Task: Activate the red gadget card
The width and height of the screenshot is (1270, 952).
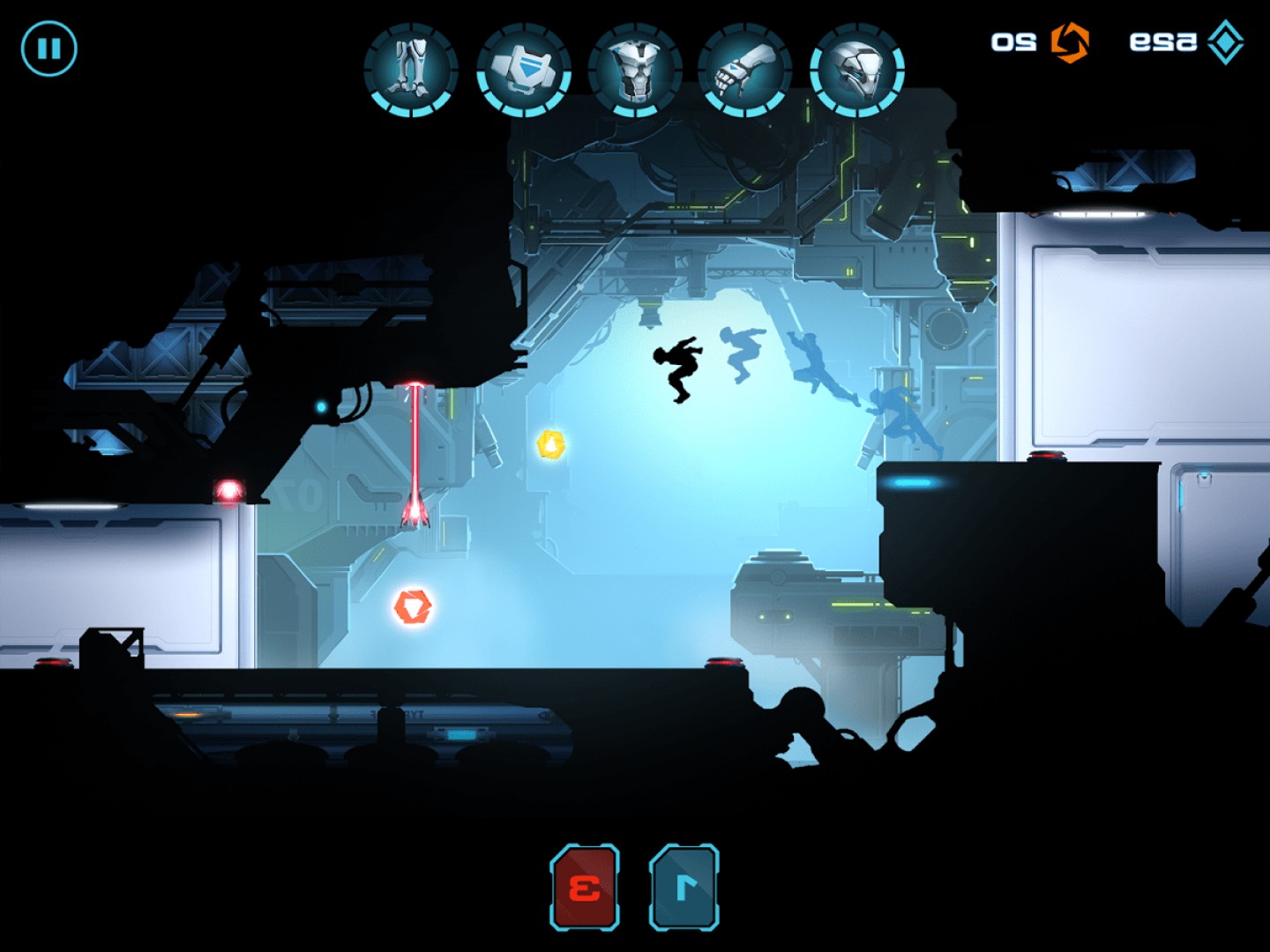Action: coord(585,887)
